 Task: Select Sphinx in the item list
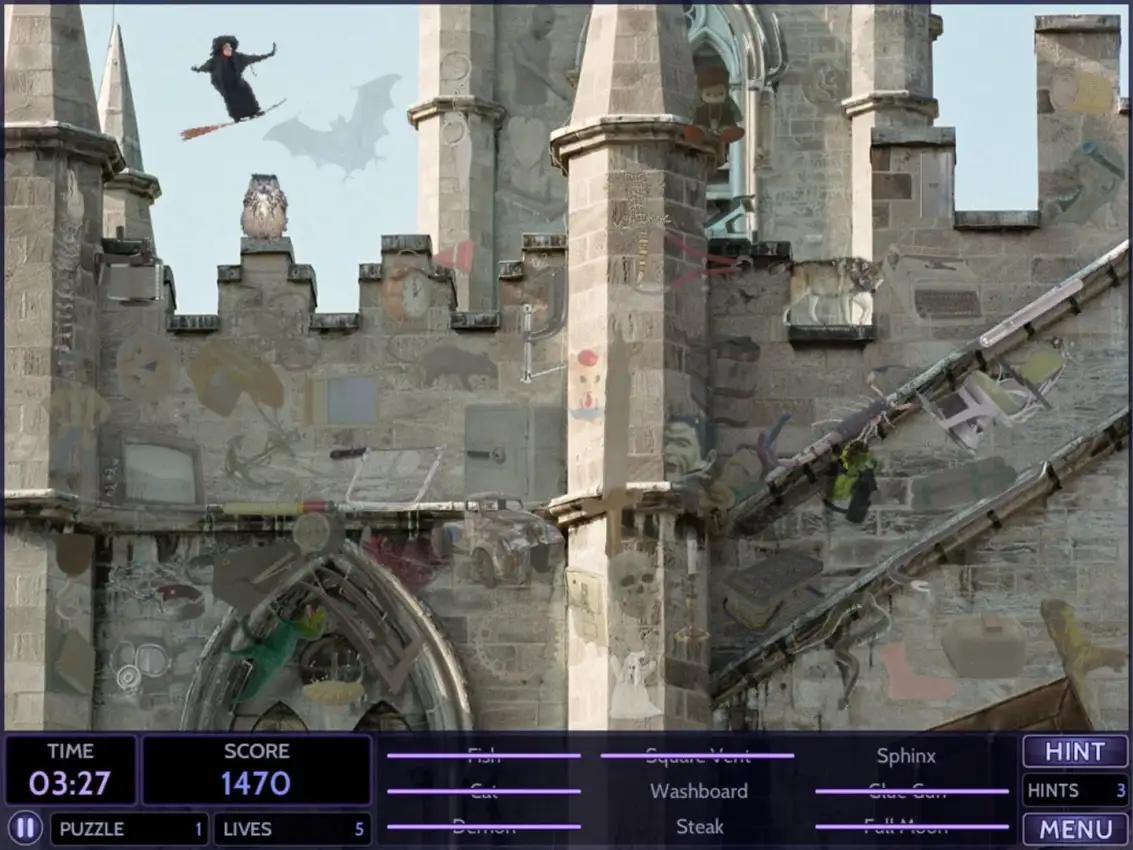click(x=906, y=756)
